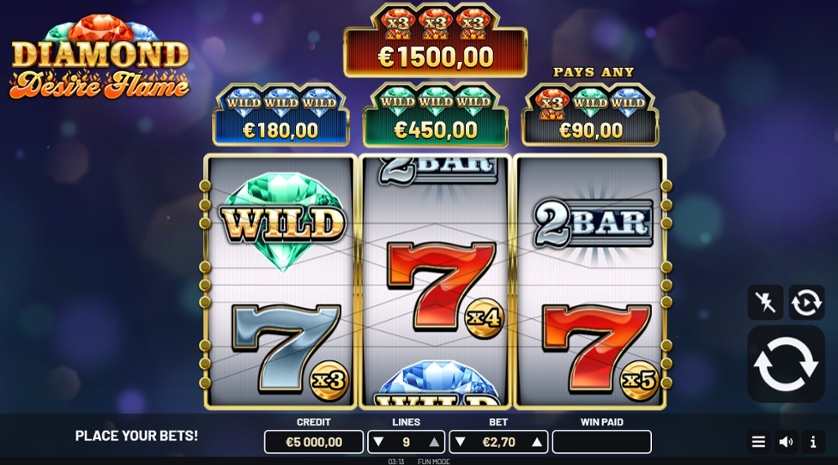Image resolution: width=838 pixels, height=465 pixels.
Task: Lower the bet amount
Action: click(x=459, y=442)
